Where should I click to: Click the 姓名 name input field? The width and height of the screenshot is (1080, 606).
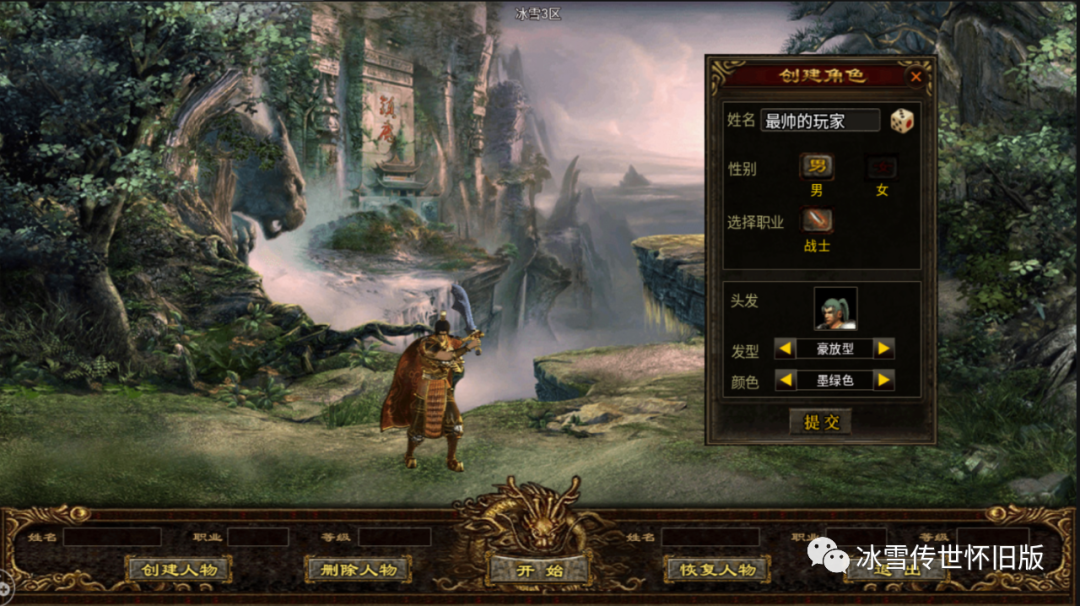(820, 121)
